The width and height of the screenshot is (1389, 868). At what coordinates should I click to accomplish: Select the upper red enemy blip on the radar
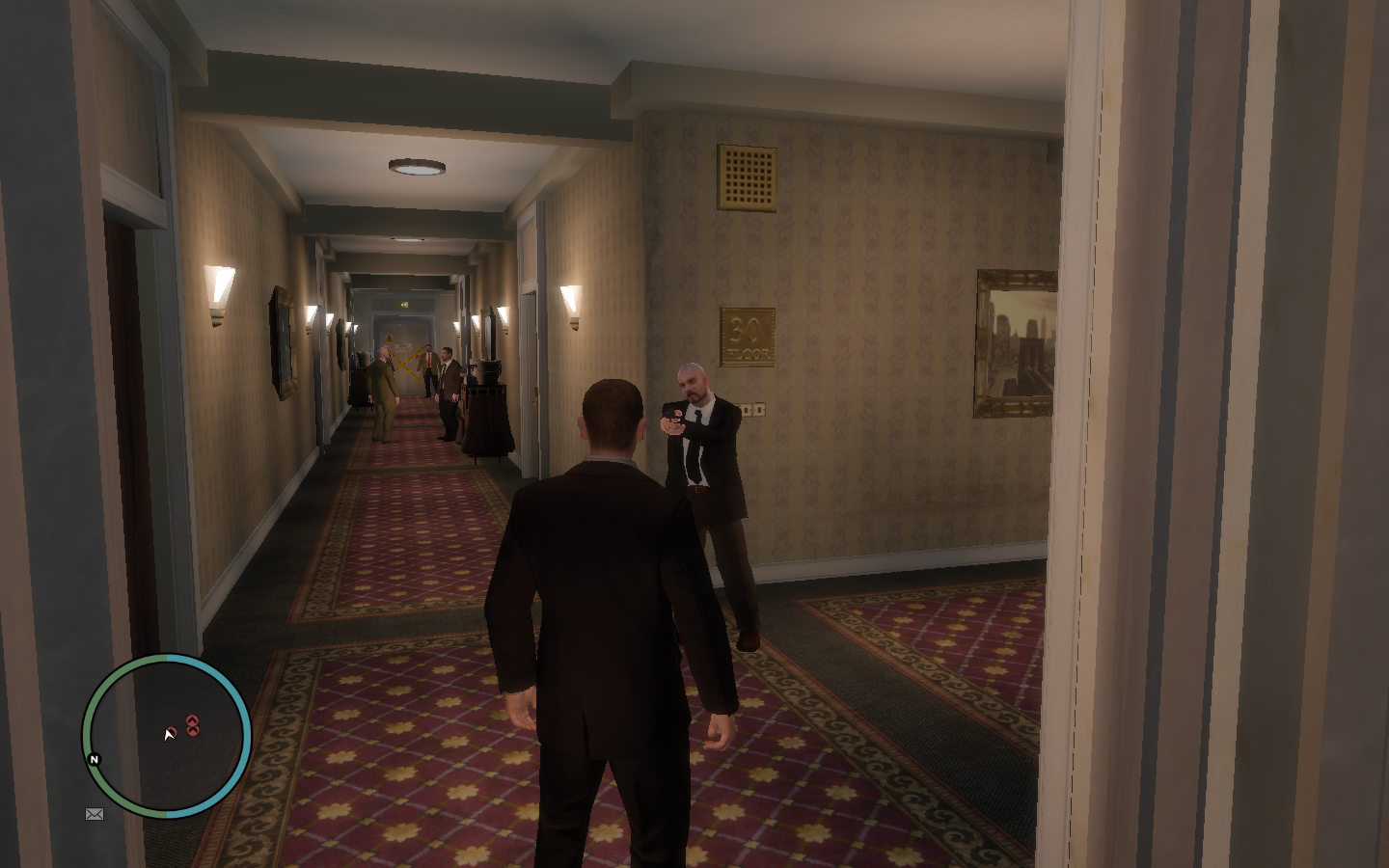[194, 719]
